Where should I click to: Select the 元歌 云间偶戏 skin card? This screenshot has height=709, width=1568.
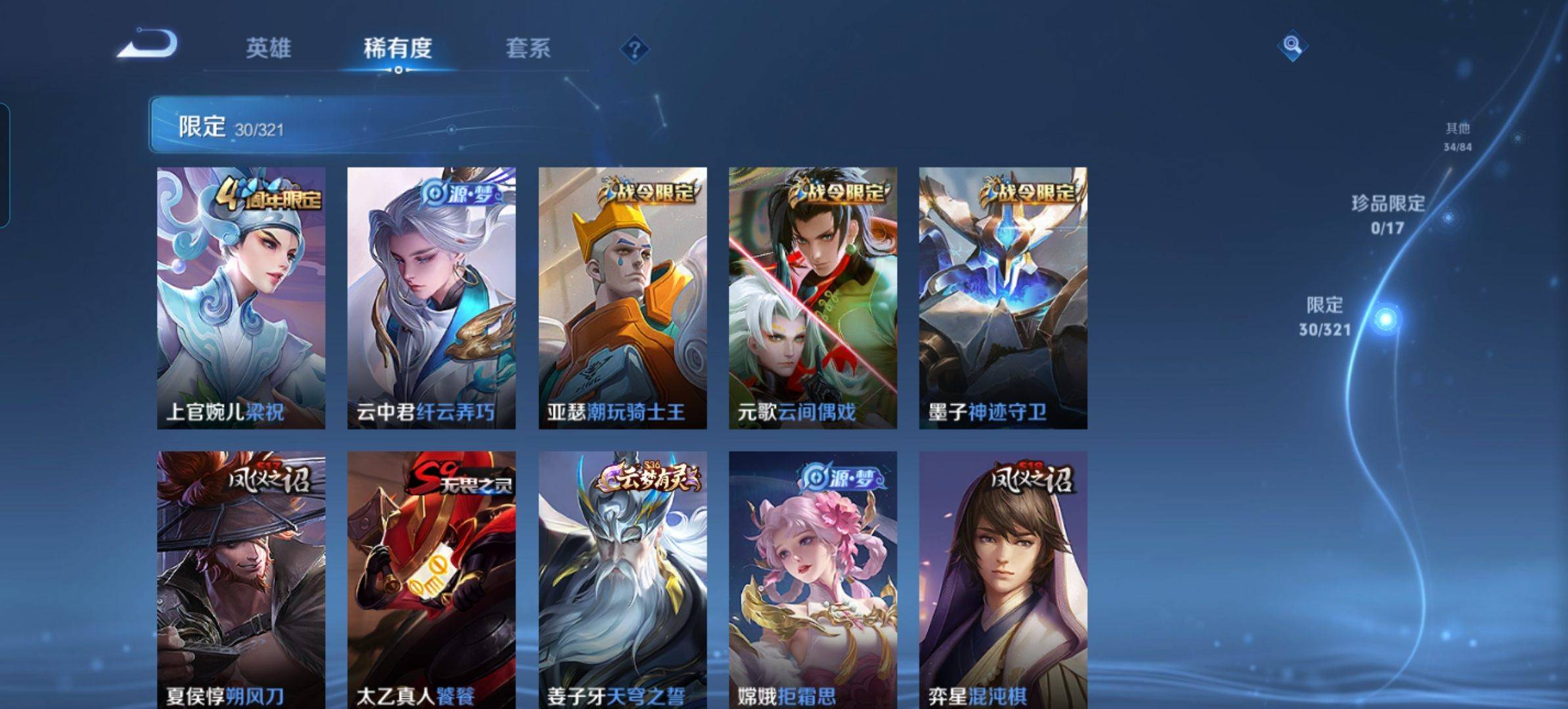(813, 298)
